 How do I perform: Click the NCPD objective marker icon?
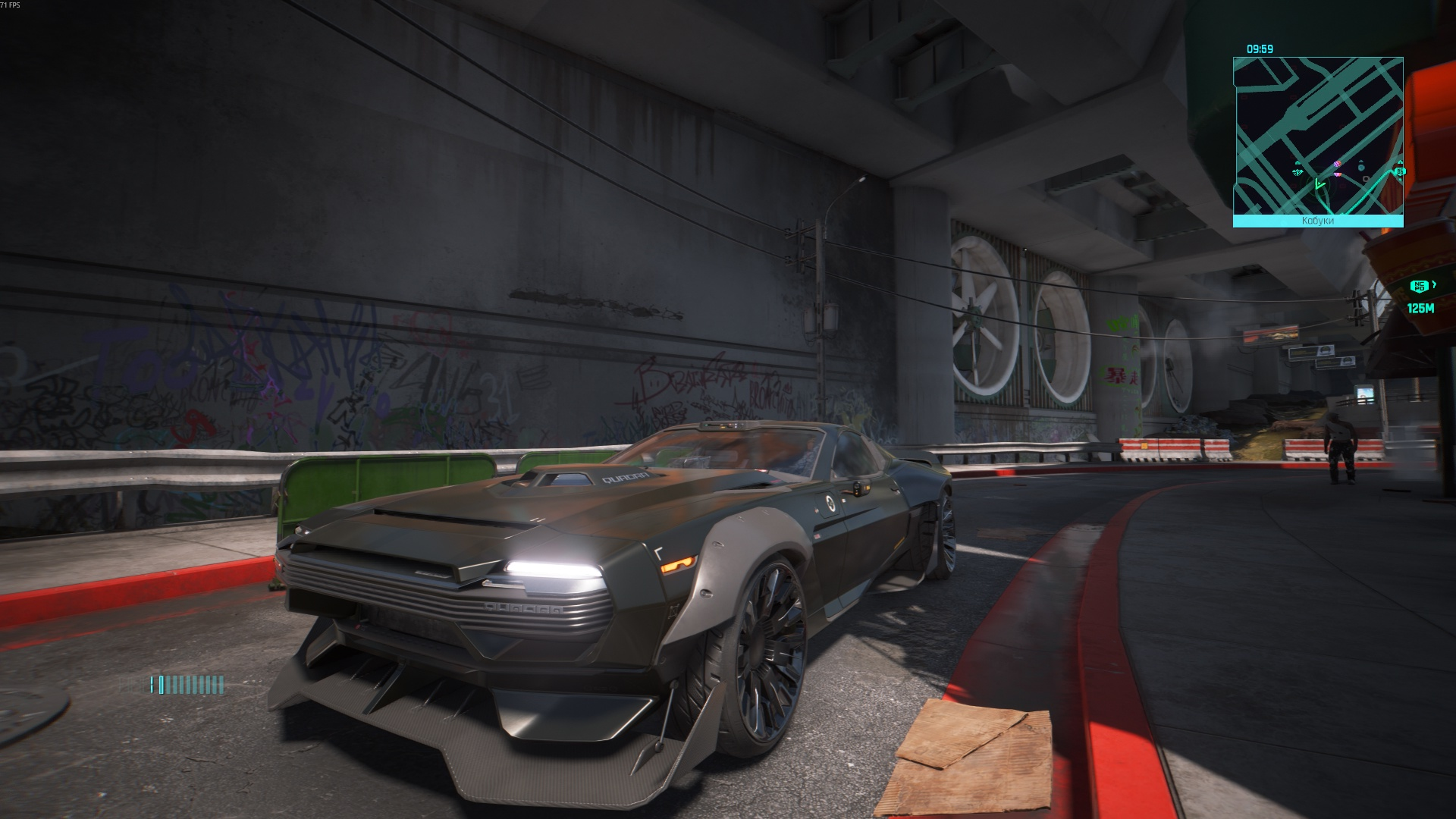coord(1419,286)
